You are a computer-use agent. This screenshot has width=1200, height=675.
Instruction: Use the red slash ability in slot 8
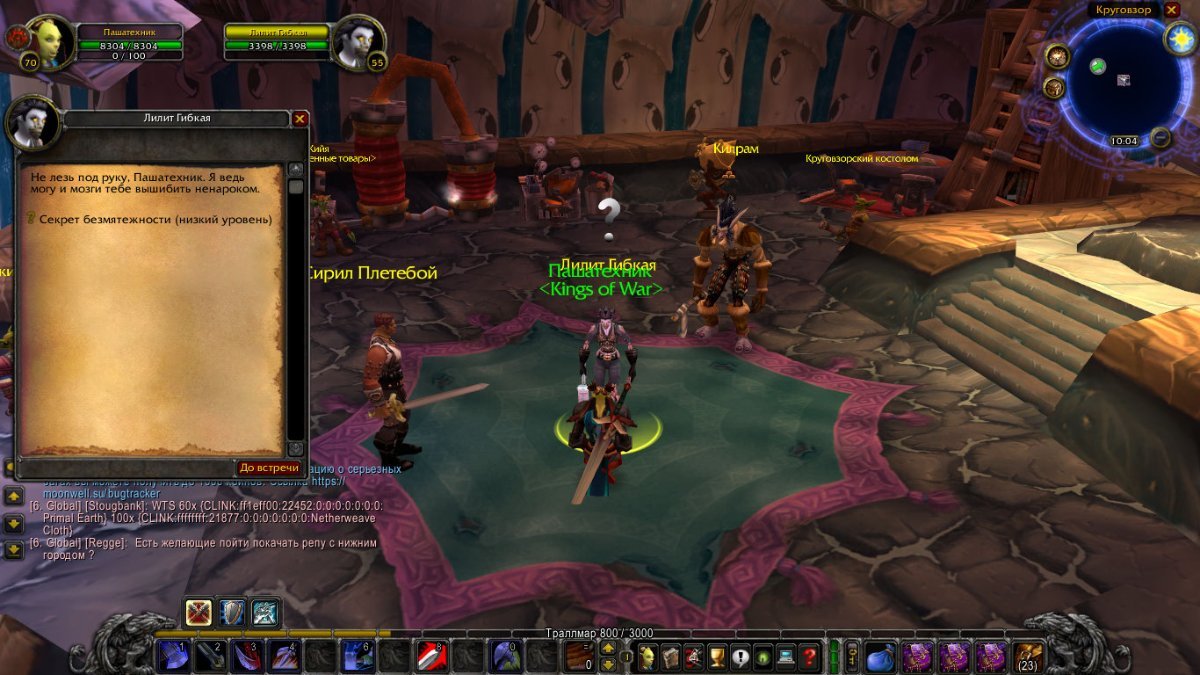pos(431,656)
